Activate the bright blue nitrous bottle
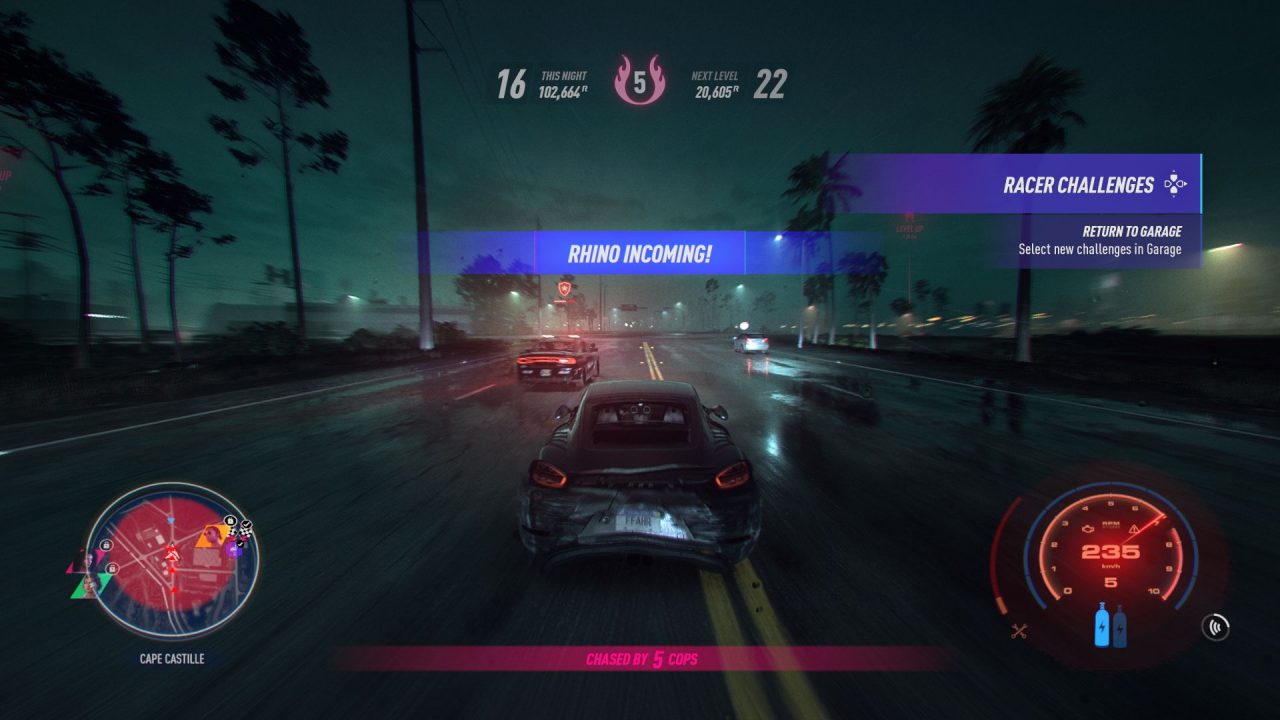Viewport: 1280px width, 720px height. pyautogui.click(x=1104, y=625)
